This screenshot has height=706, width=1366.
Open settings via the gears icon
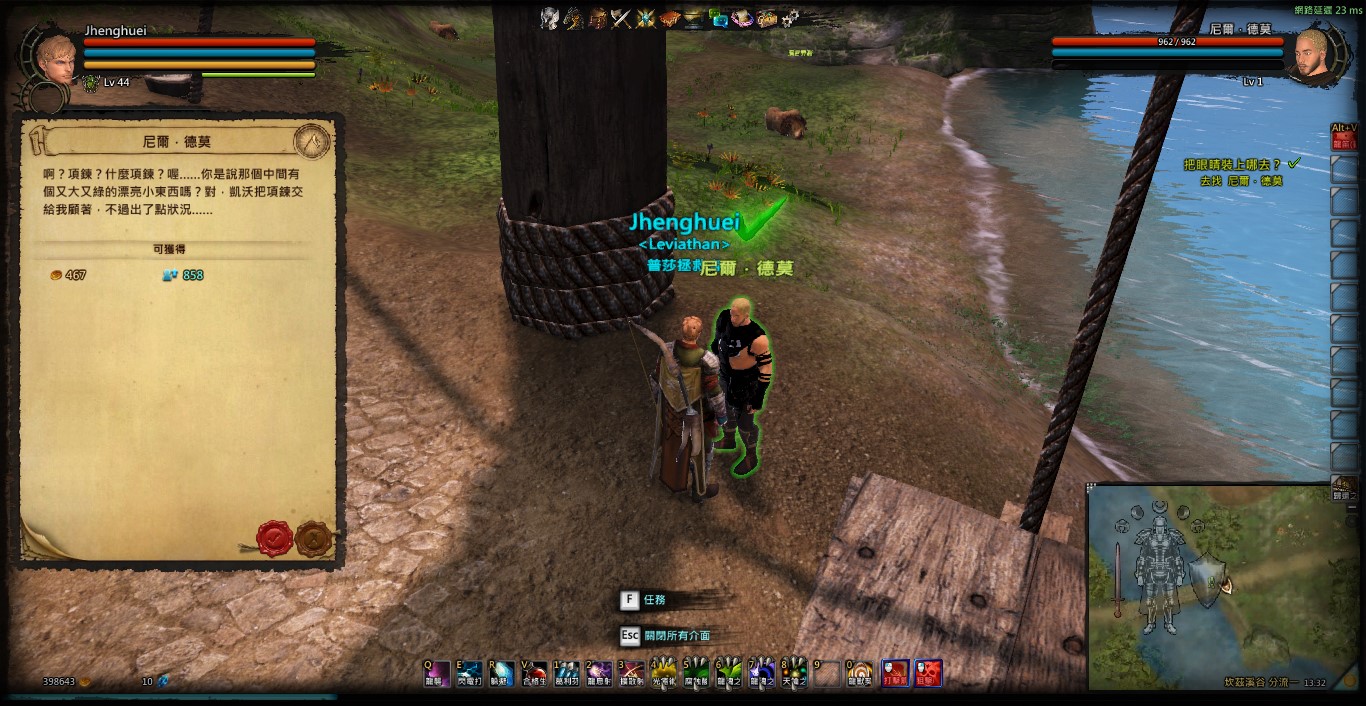click(789, 18)
